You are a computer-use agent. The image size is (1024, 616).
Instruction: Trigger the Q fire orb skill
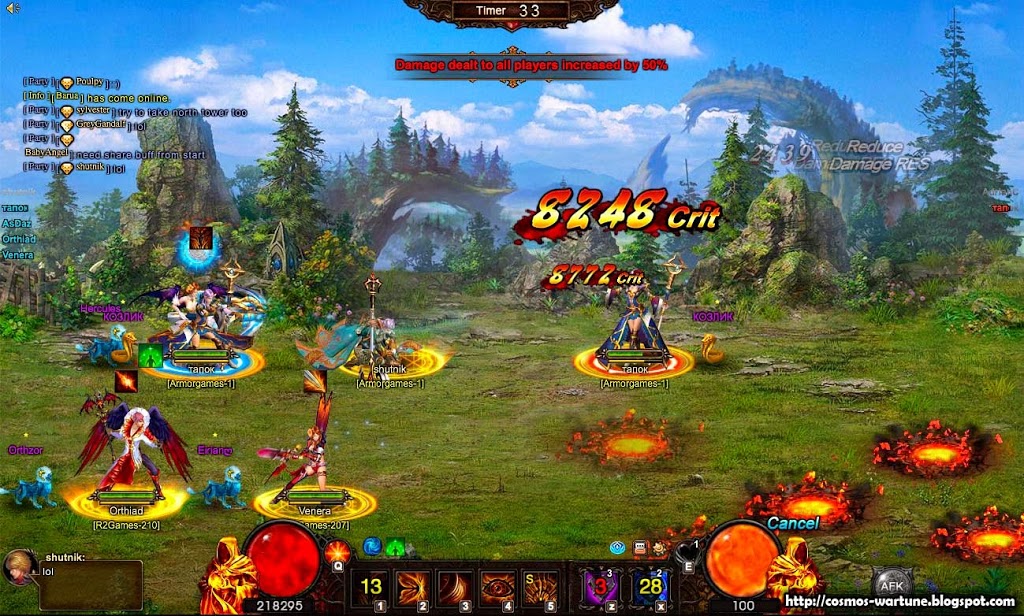point(336,552)
